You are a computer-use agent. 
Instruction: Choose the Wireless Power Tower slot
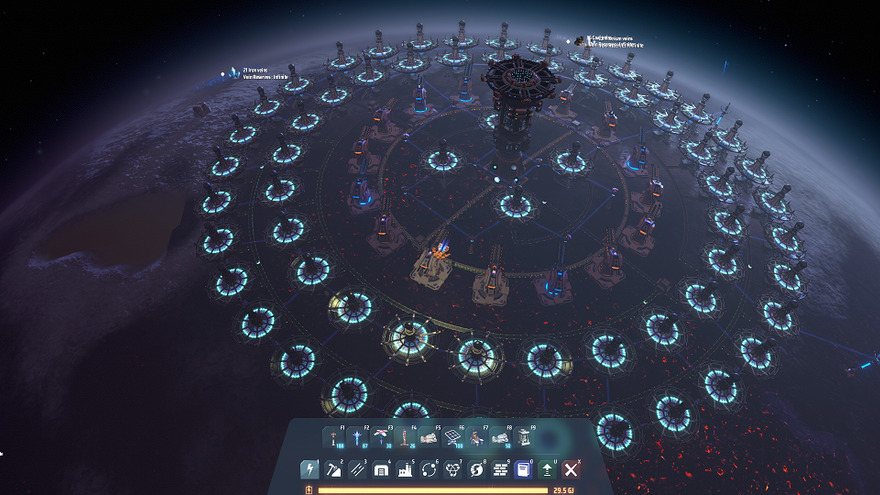click(358, 438)
